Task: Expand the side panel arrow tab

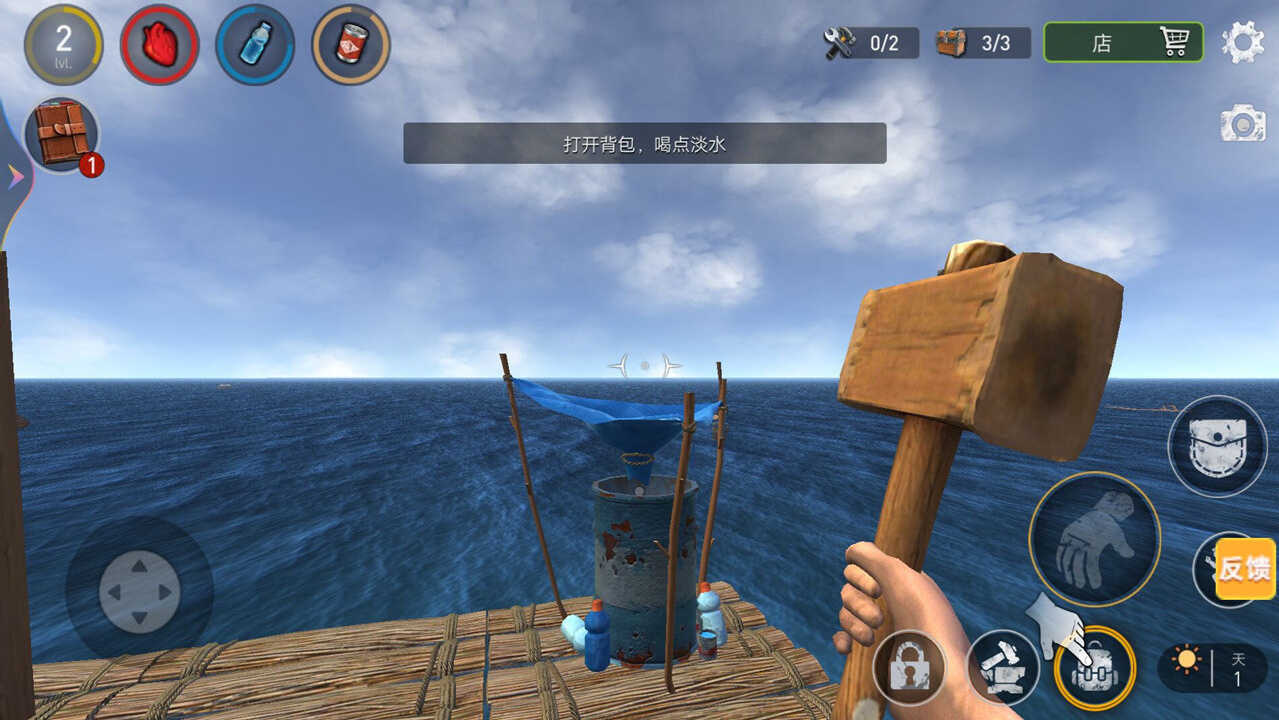Action: coord(15,177)
